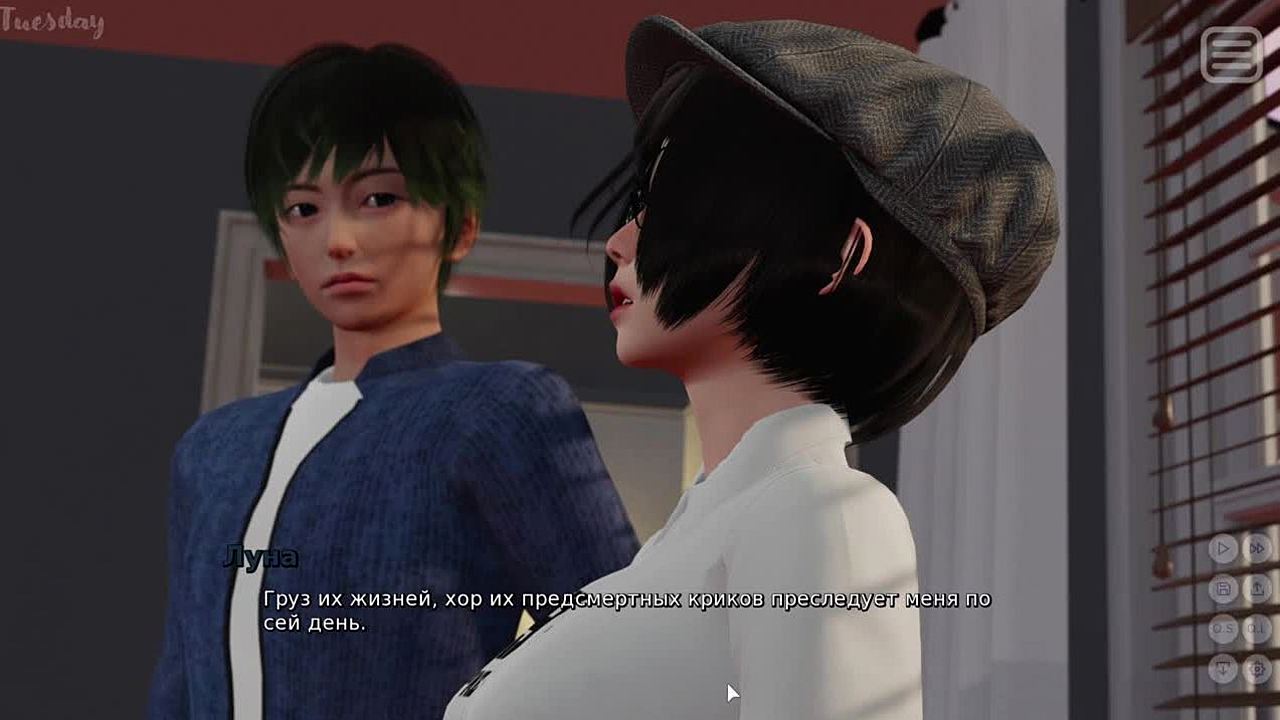Screen dimensions: 1280x720
Task: Hide the text box with the down-arrow icon
Action: click(1223, 668)
